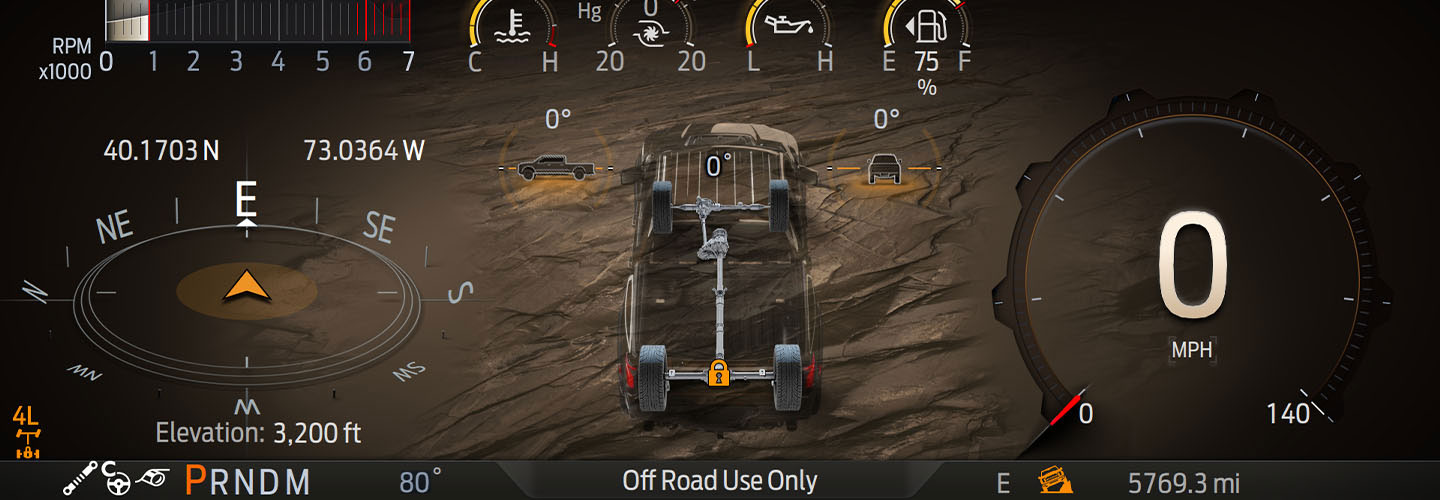Select the side-view truck pitch icon
Image resolution: width=1440 pixels, height=500 pixels.
pyautogui.click(x=555, y=167)
